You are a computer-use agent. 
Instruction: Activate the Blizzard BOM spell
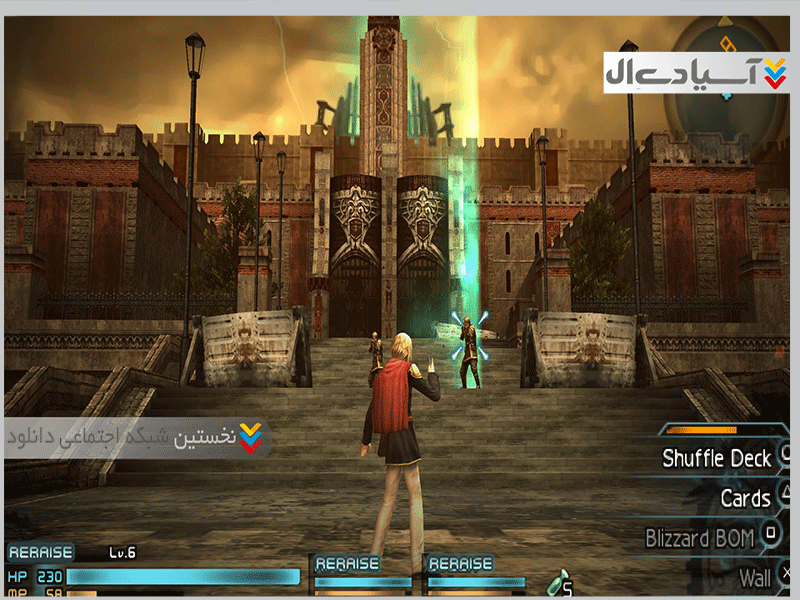tap(700, 538)
